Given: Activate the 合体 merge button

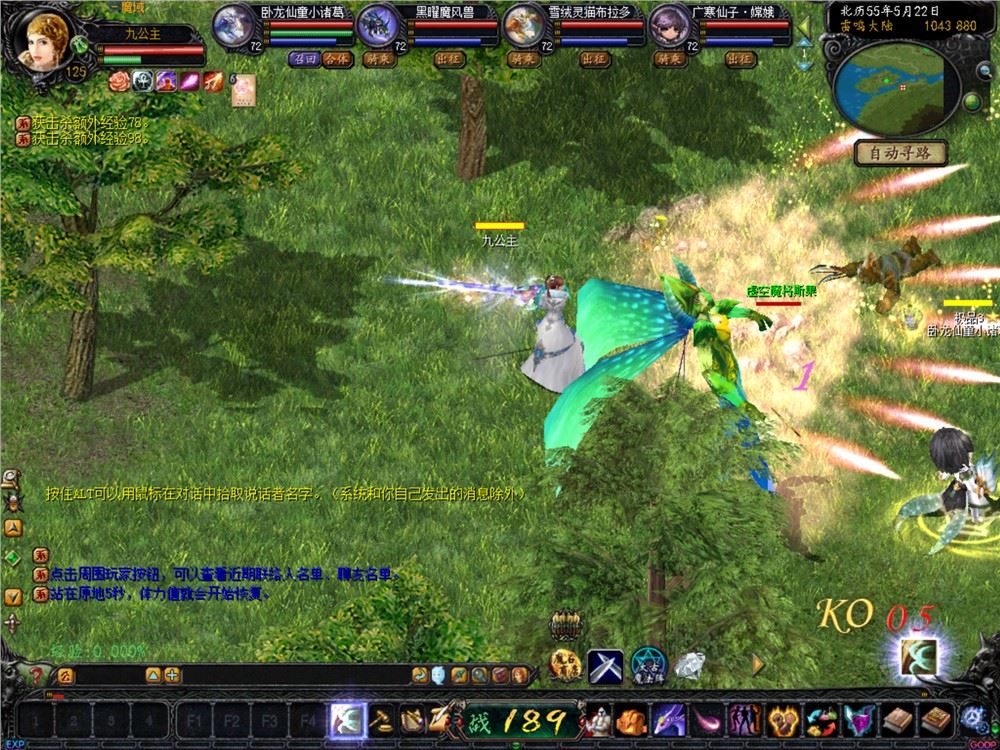Looking at the screenshot, I should click(x=337, y=59).
